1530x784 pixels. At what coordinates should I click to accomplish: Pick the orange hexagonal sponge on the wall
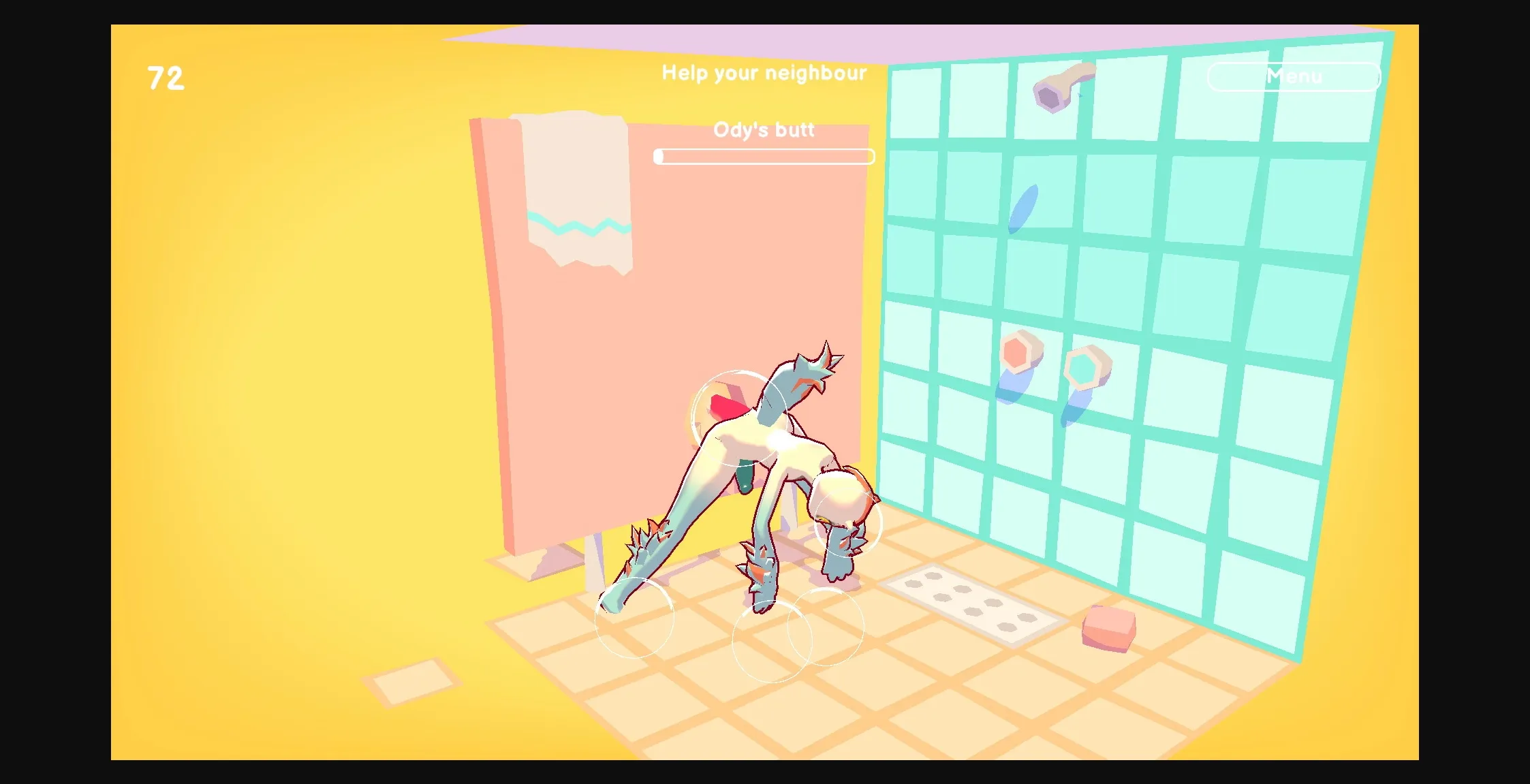1016,352
